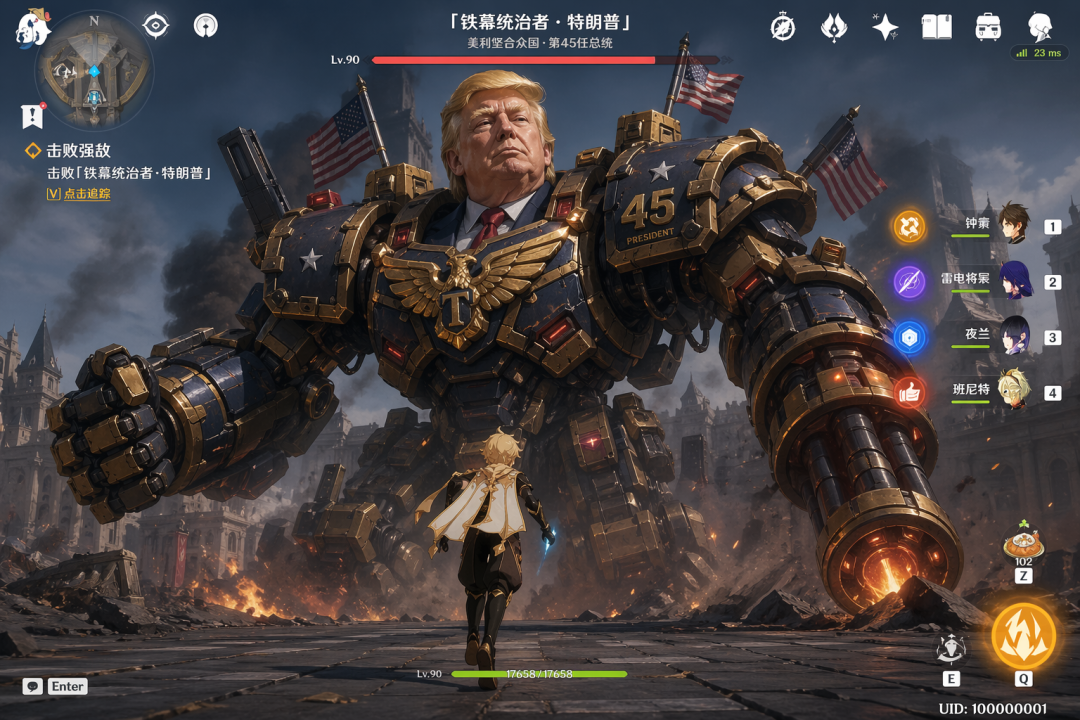This screenshot has height=720, width=1080.
Task: Switch to party member 雷电将军
Action: coord(1012,280)
